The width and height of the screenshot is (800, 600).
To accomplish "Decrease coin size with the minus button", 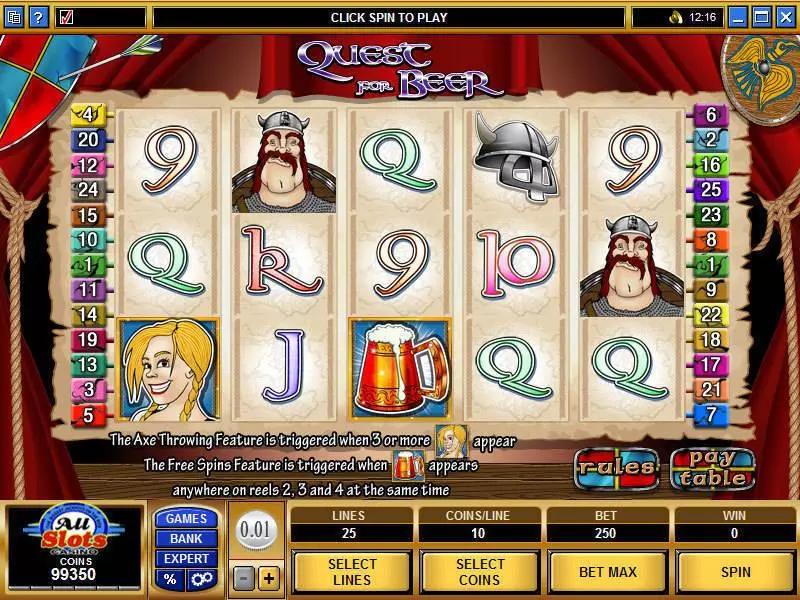I will (245, 579).
